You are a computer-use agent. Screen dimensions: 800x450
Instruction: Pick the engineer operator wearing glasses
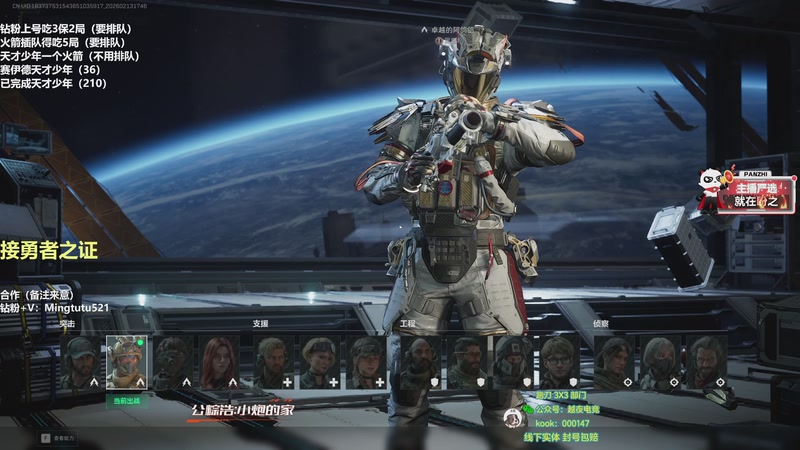[560, 361]
